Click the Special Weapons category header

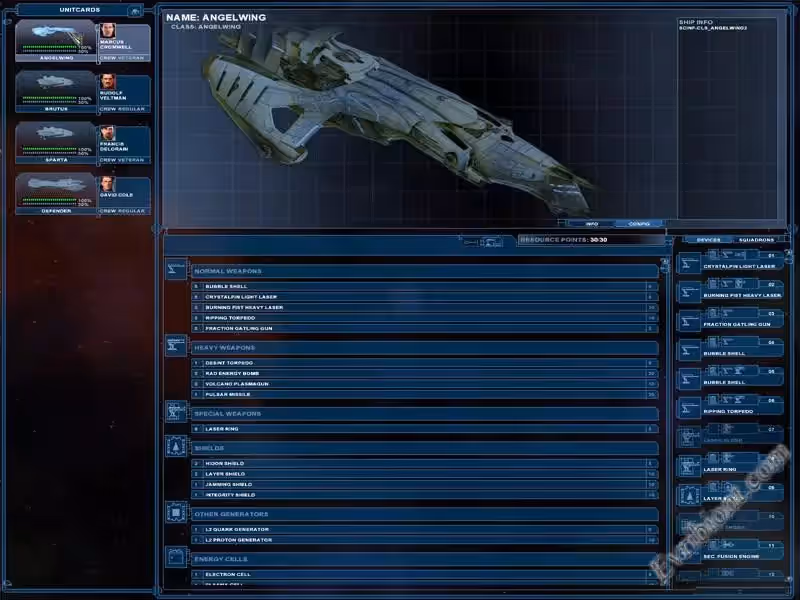click(420, 413)
